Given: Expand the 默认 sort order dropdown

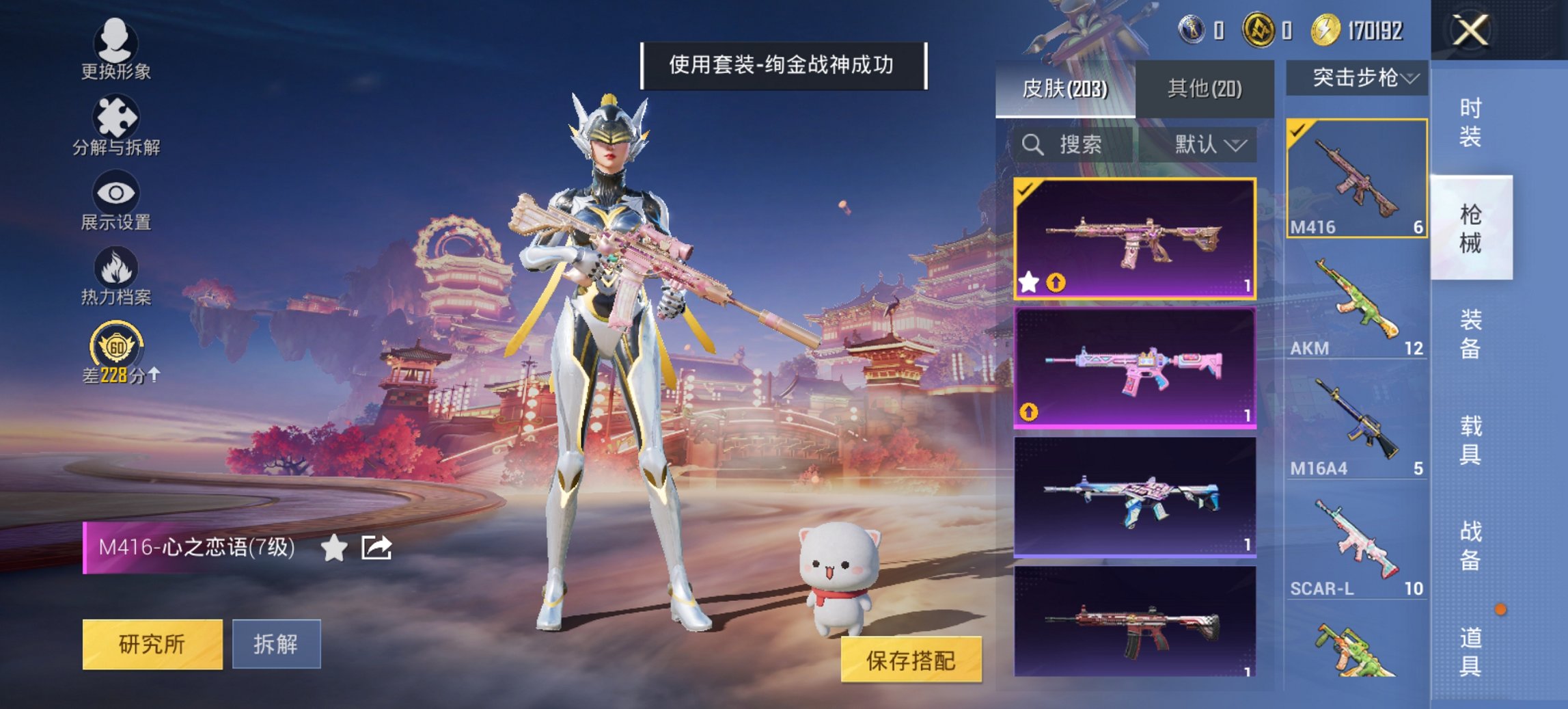Looking at the screenshot, I should pos(1213,145).
